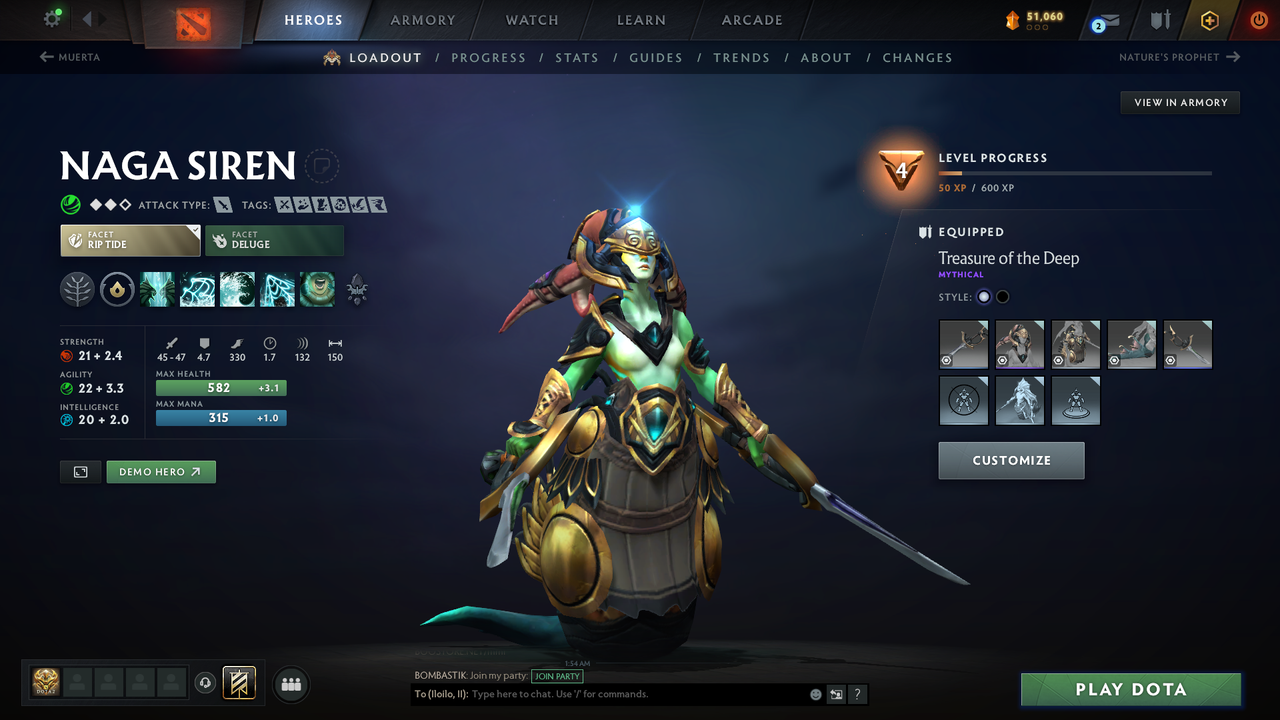Click the armory shield-and-sword icon

[1159, 19]
